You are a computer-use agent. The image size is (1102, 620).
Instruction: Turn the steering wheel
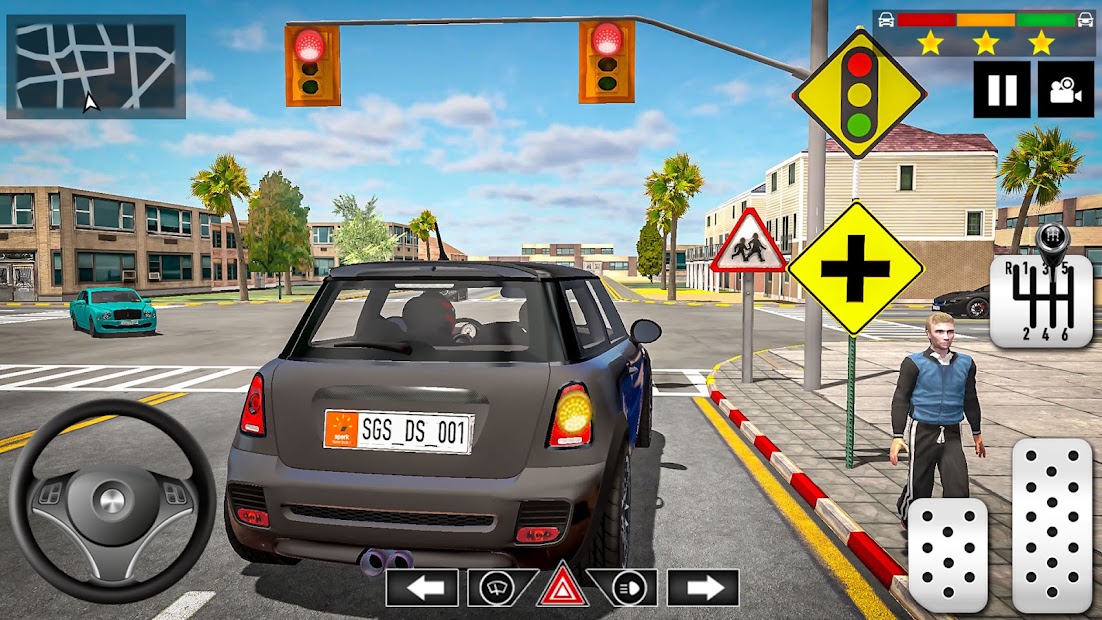[112, 500]
